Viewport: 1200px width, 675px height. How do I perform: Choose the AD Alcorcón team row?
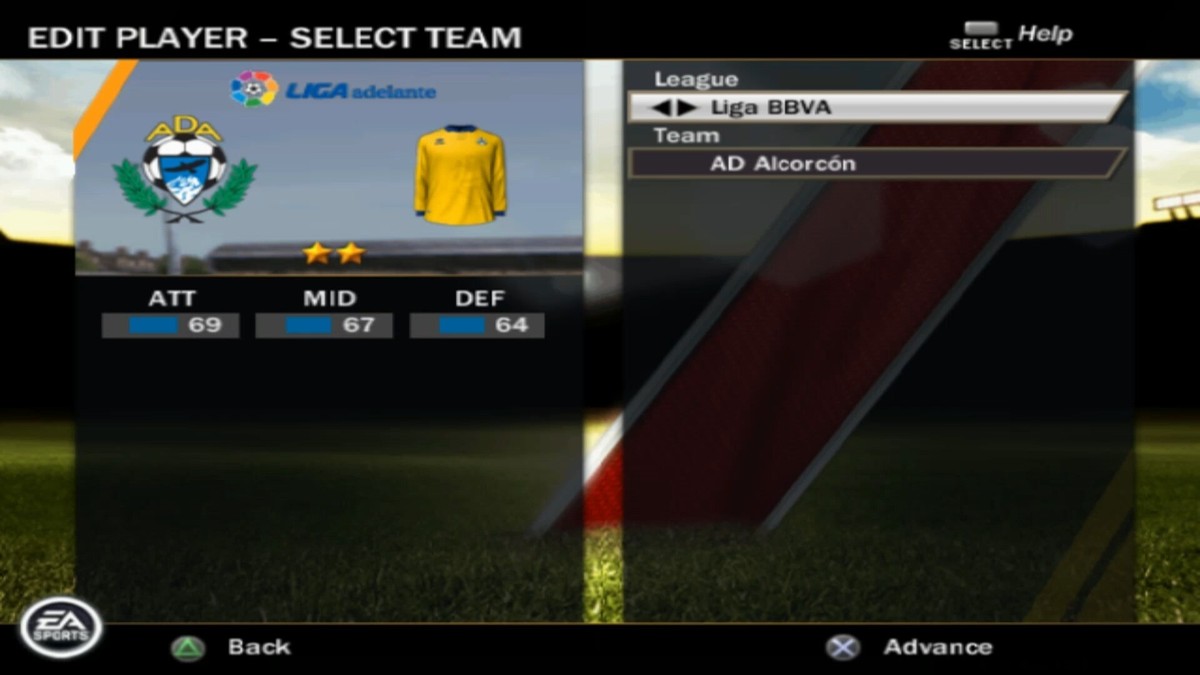pyautogui.click(x=876, y=163)
